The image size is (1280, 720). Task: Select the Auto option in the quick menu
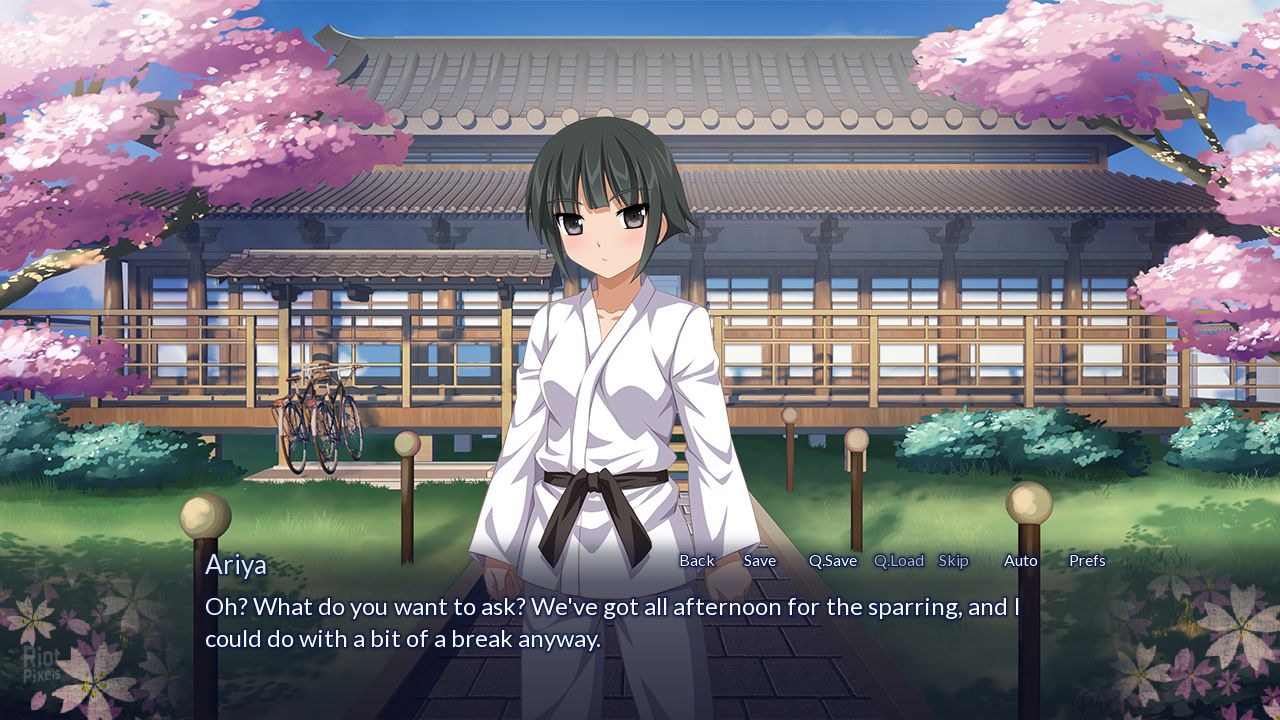1020,561
